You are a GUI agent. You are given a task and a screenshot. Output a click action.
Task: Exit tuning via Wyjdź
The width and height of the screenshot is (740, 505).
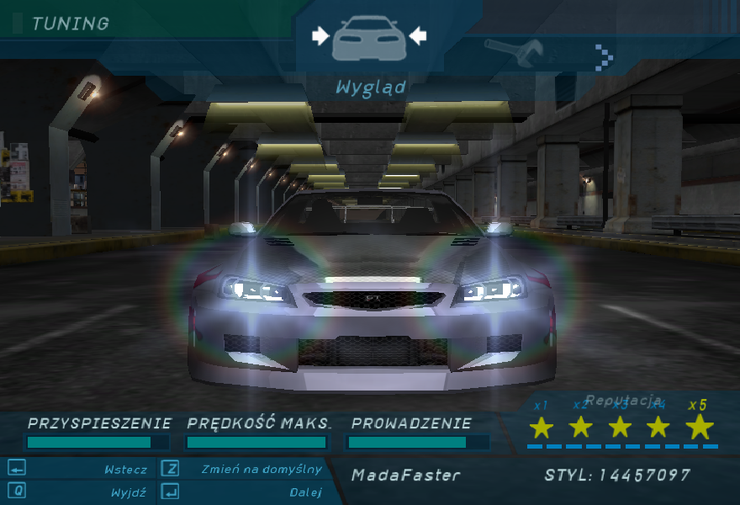(x=129, y=492)
